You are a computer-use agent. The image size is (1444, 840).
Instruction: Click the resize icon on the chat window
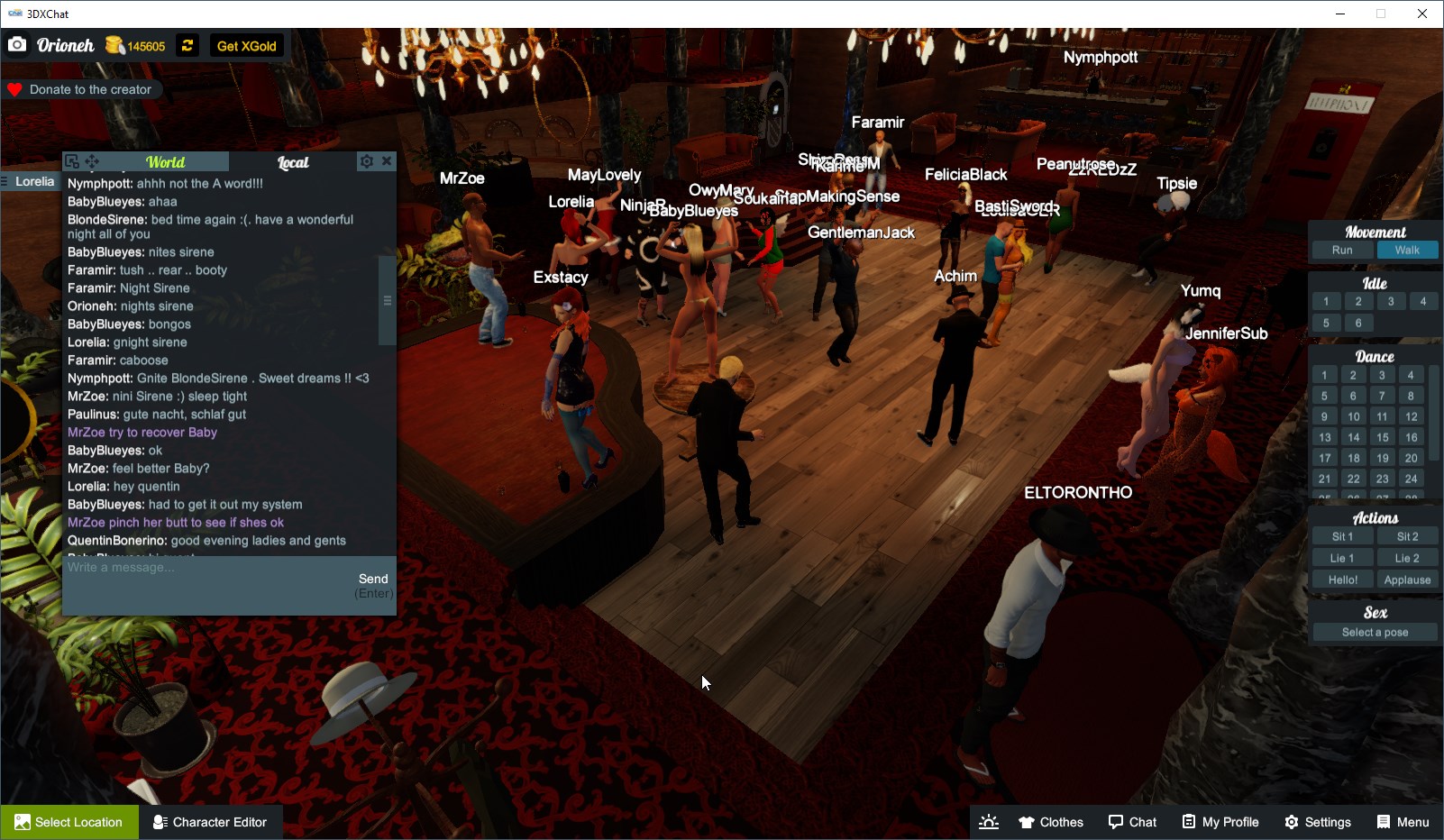71,160
